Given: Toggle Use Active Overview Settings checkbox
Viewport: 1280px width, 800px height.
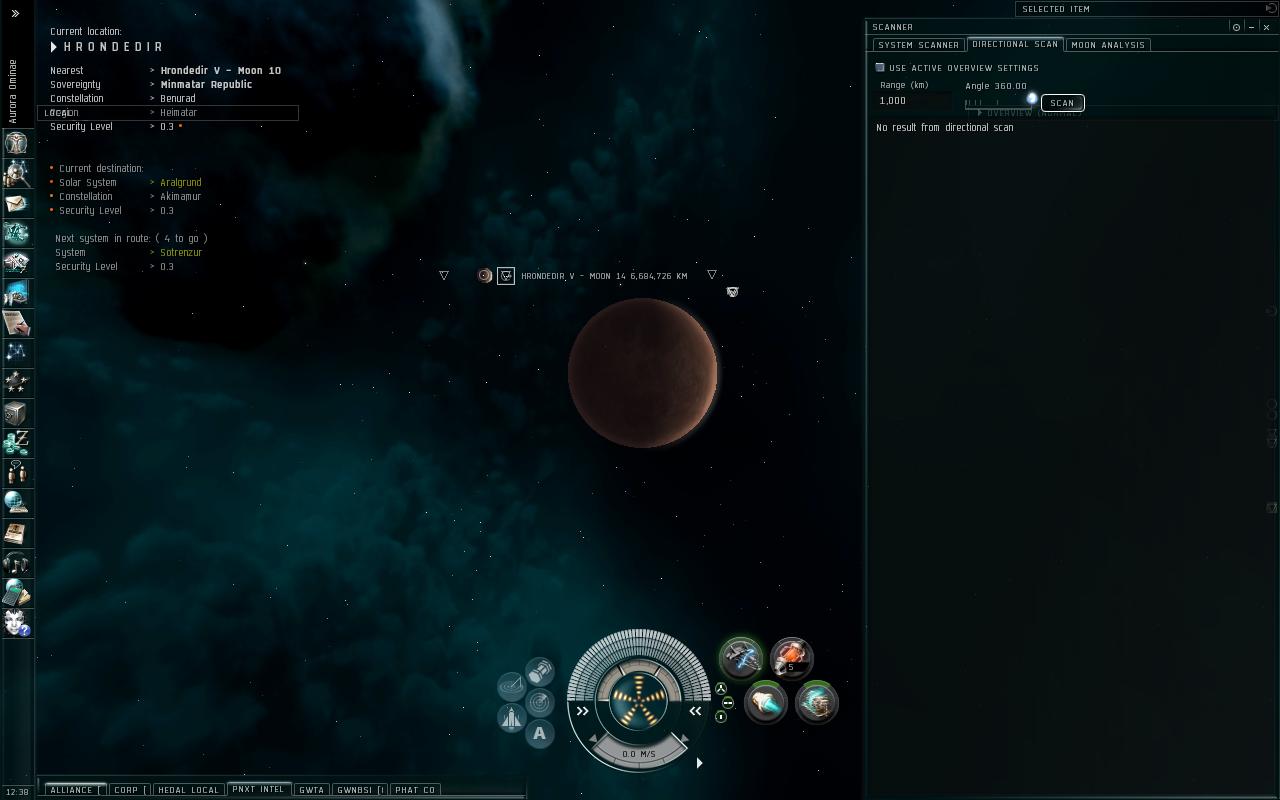Looking at the screenshot, I should pos(880,68).
